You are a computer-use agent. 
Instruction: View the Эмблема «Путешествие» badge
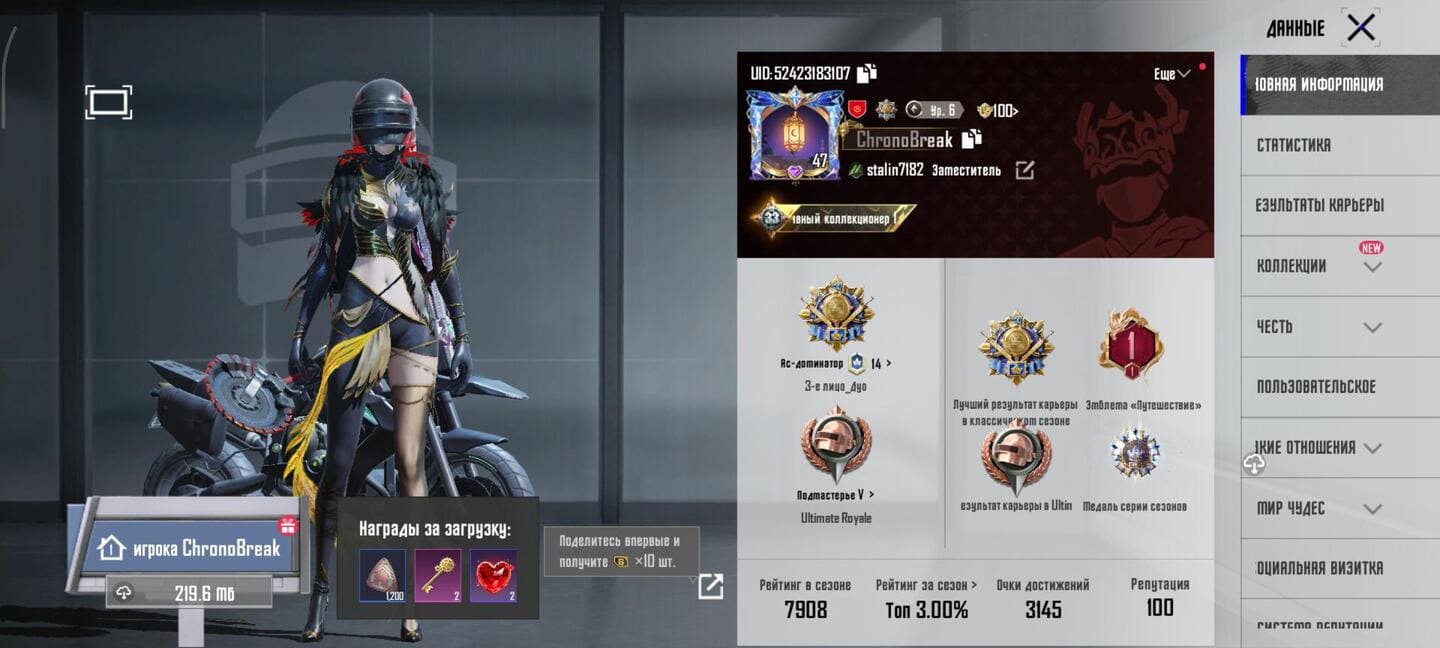click(1130, 345)
